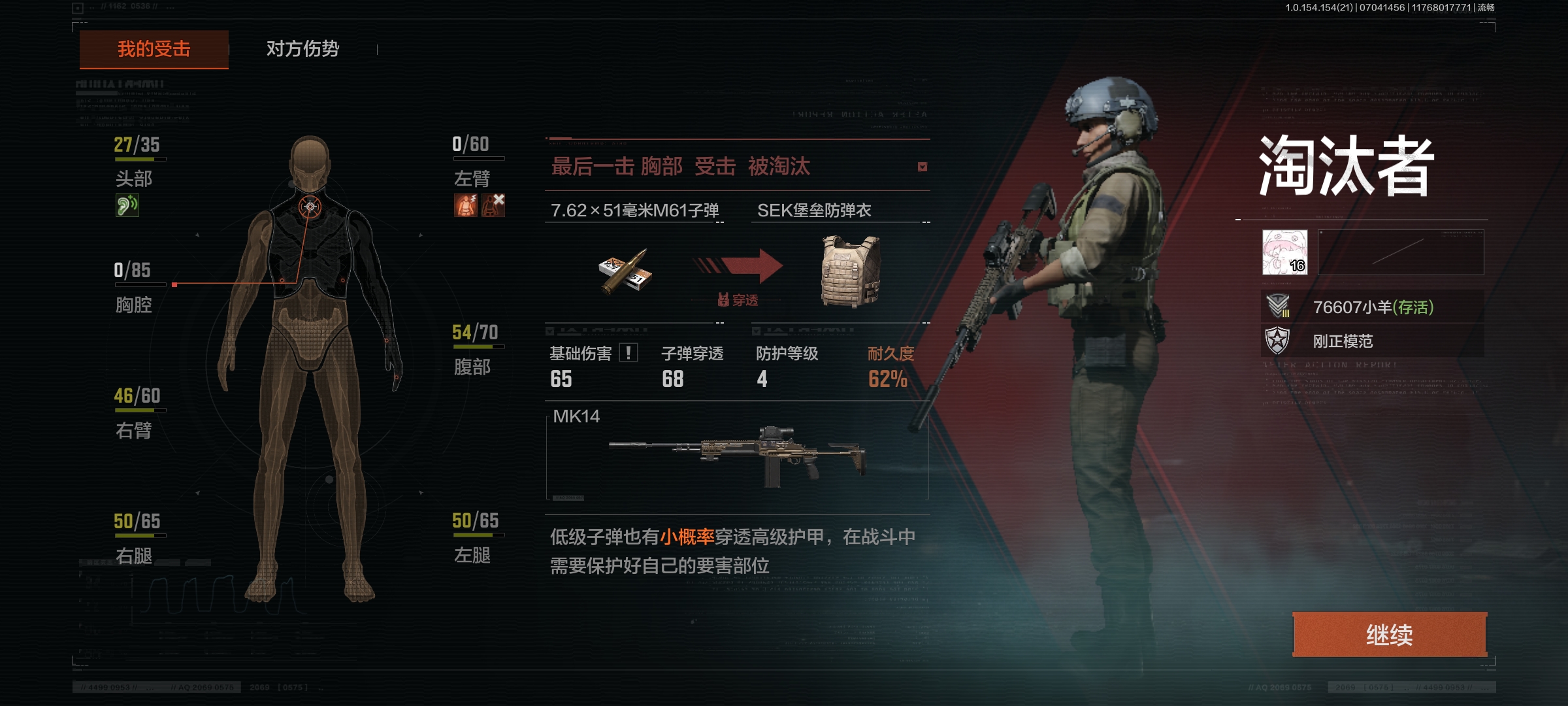Expand the 最后一击 dropdown arrow
Image resolution: width=1568 pixels, height=706 pixels.
(x=922, y=167)
